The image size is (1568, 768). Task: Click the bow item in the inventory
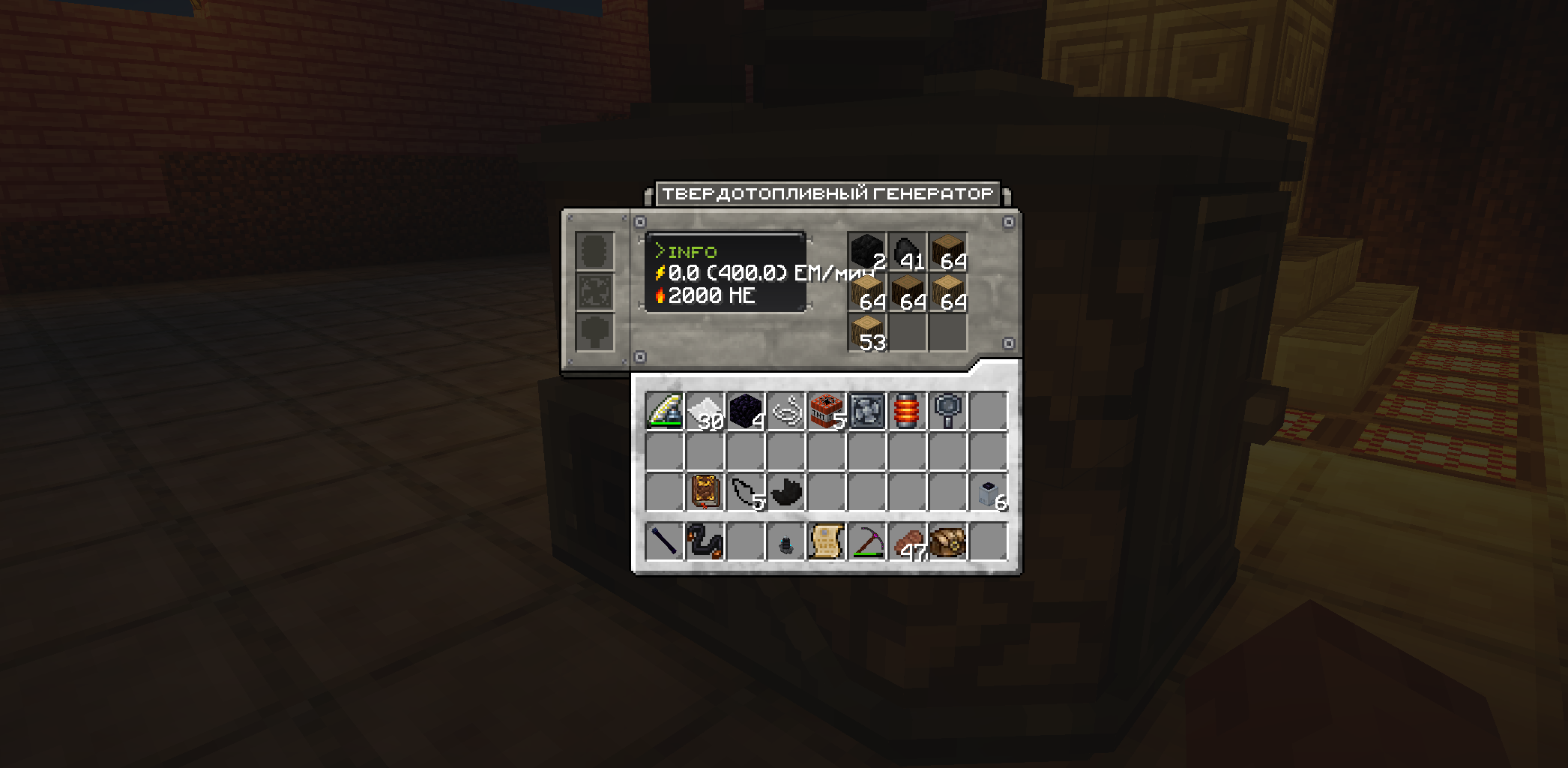pos(665,411)
